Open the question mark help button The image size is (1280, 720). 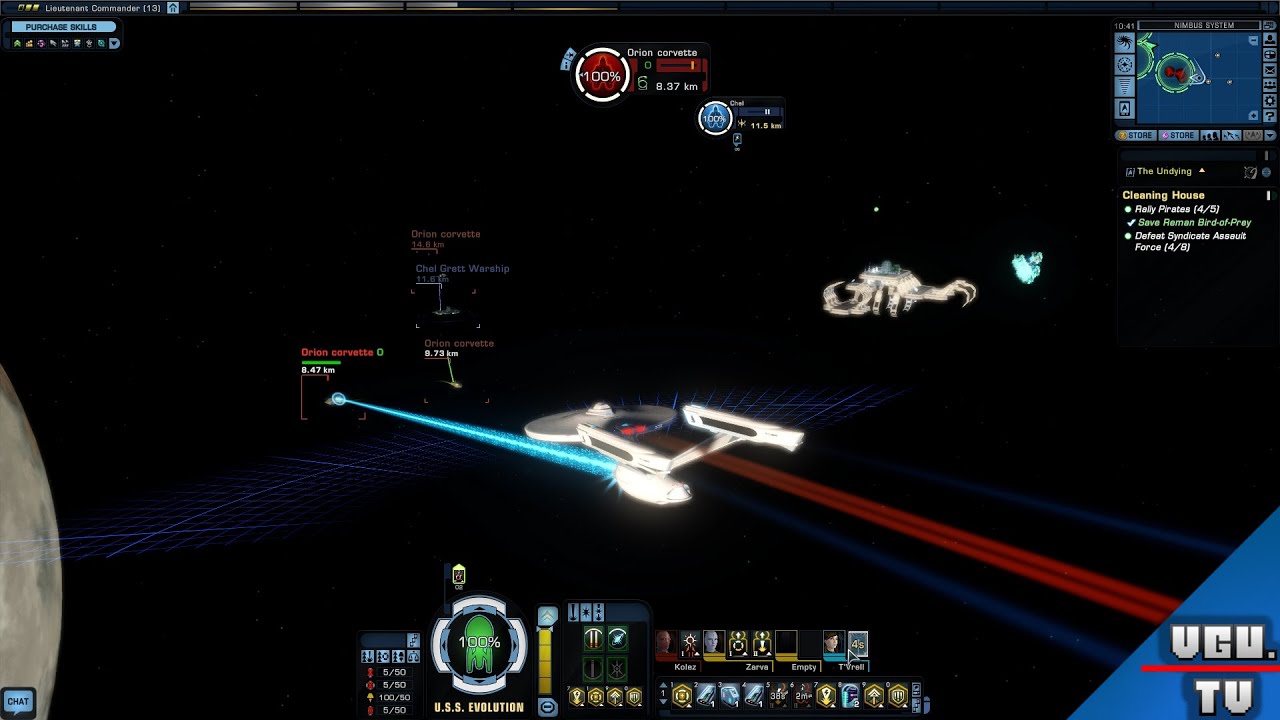(x=1270, y=116)
